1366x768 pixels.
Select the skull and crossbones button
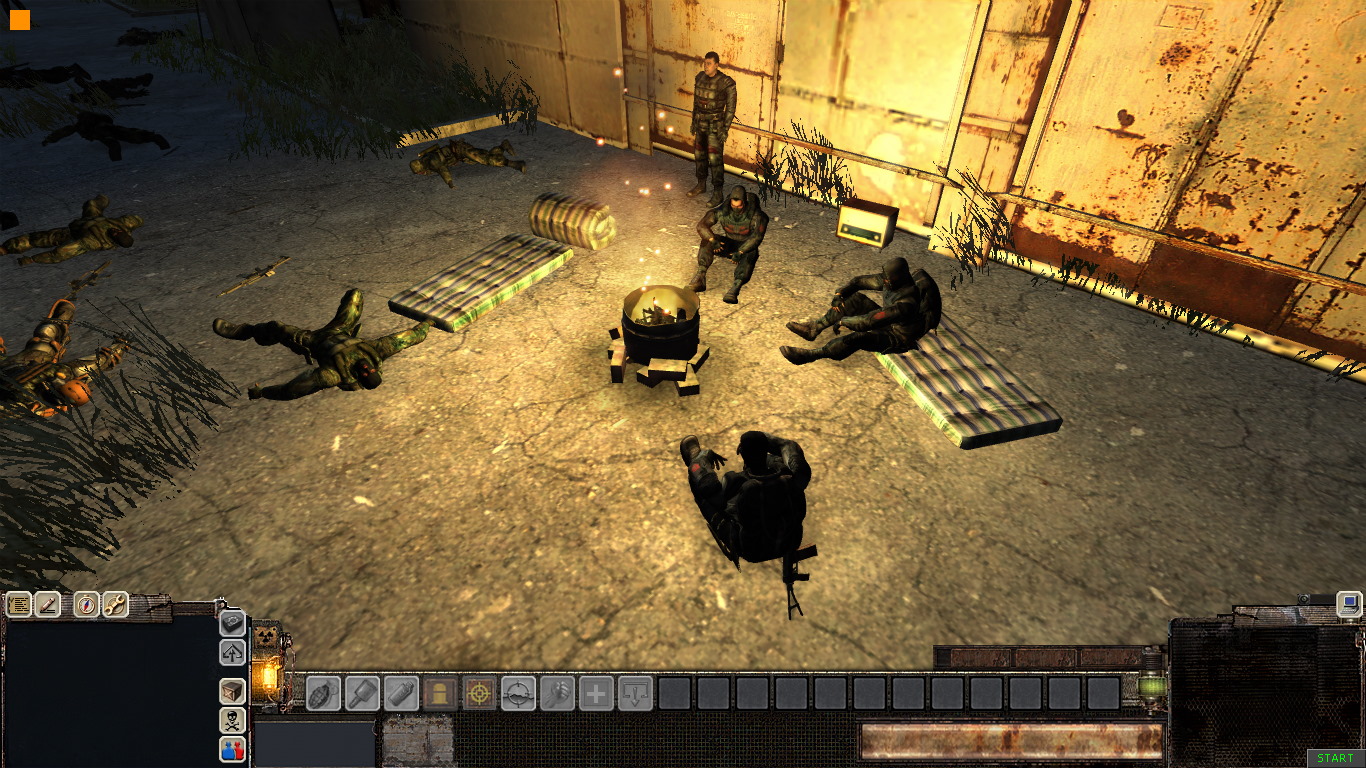tap(232, 720)
